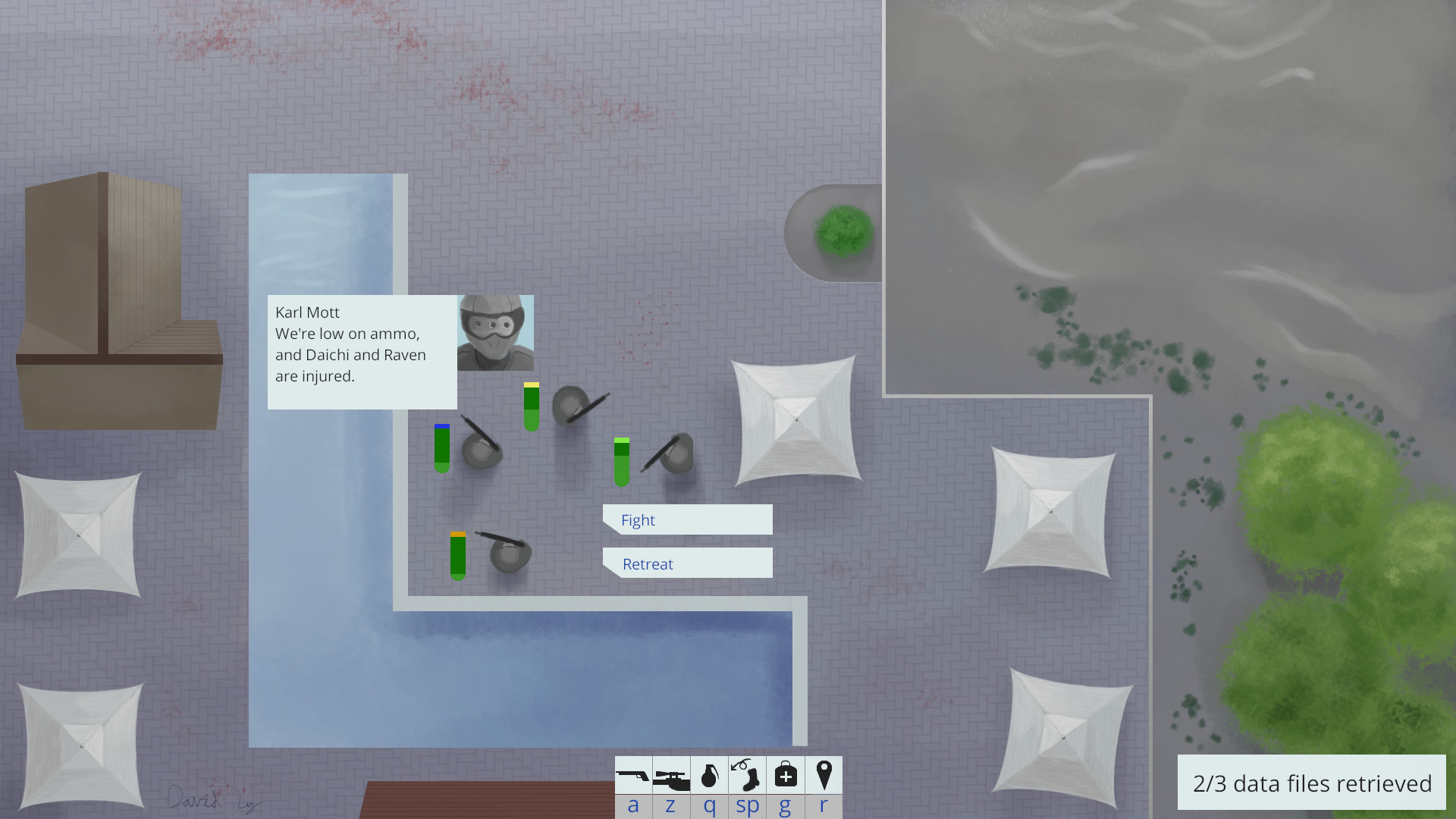
Task: Select the scoped sniper rifle icon
Action: [x=671, y=776]
